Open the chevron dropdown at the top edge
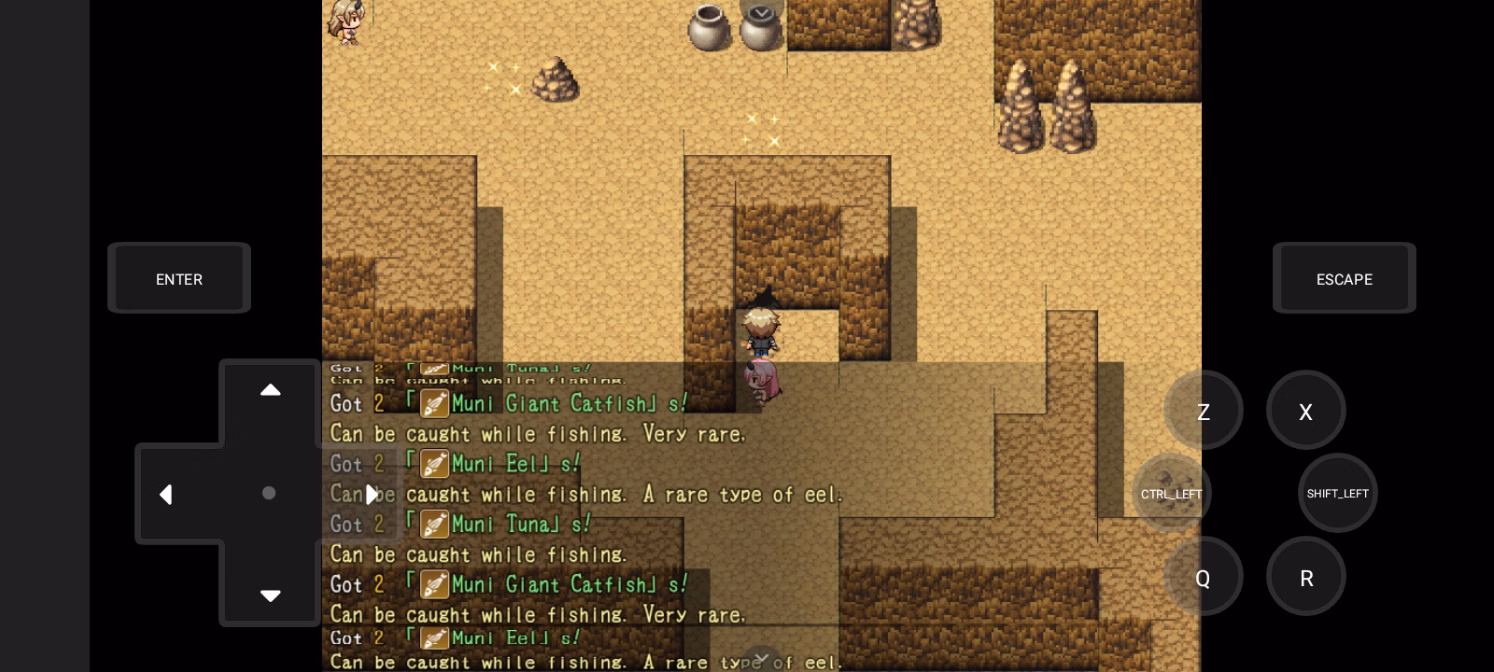Viewport: 1494px width, 672px height. coord(761,12)
